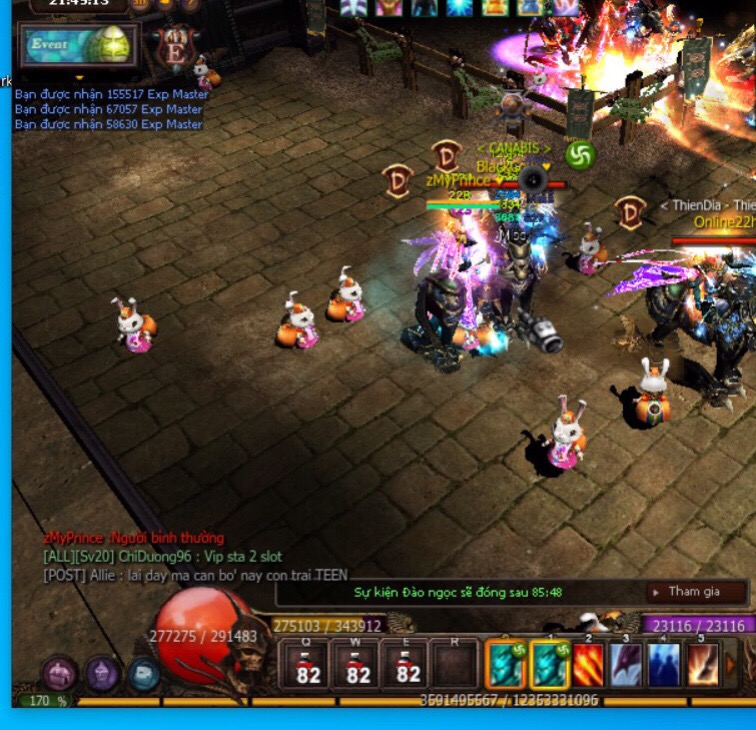This screenshot has width=756, height=730.
Task: Open the purple character menu button
Action: click(102, 674)
